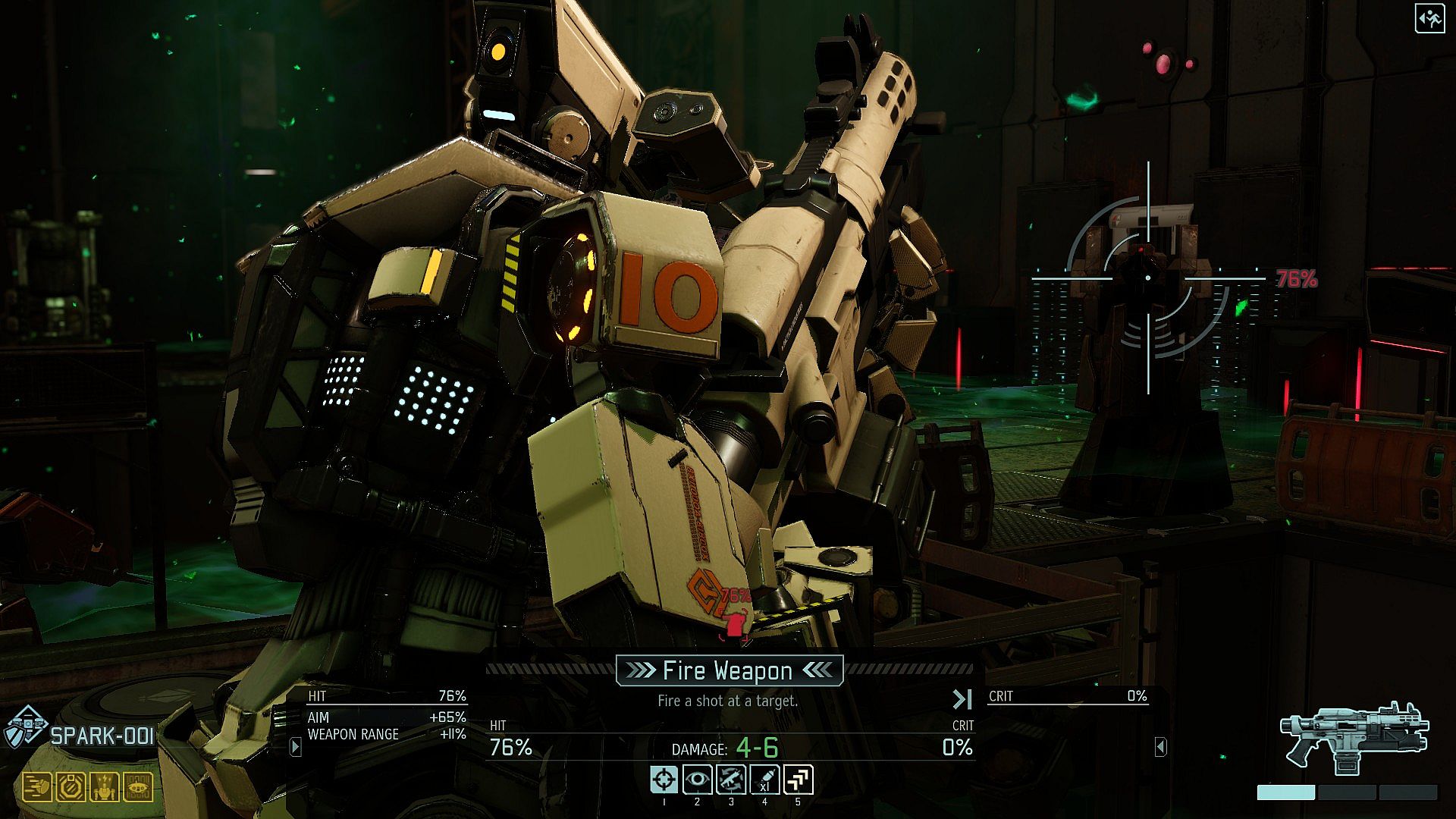
Task: Activate the eye-shaped Overwatch ability
Action: (x=698, y=780)
